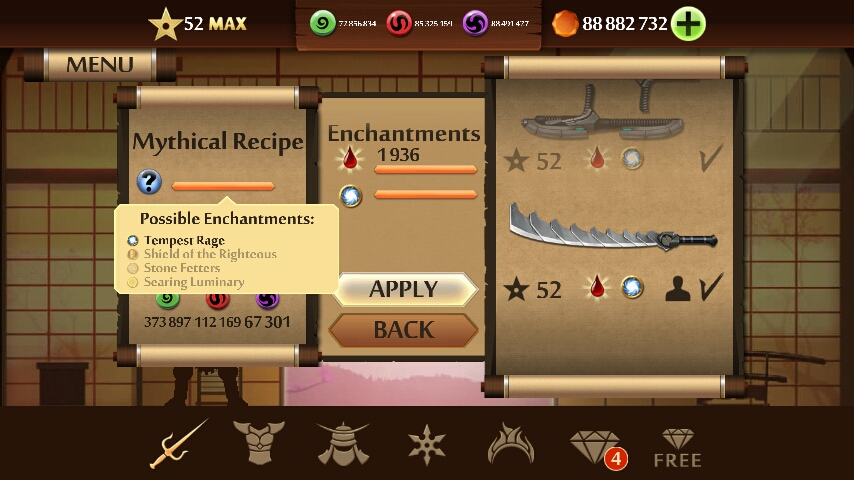The image size is (854, 480).
Task: Go back with the BACK button
Action: tap(403, 329)
